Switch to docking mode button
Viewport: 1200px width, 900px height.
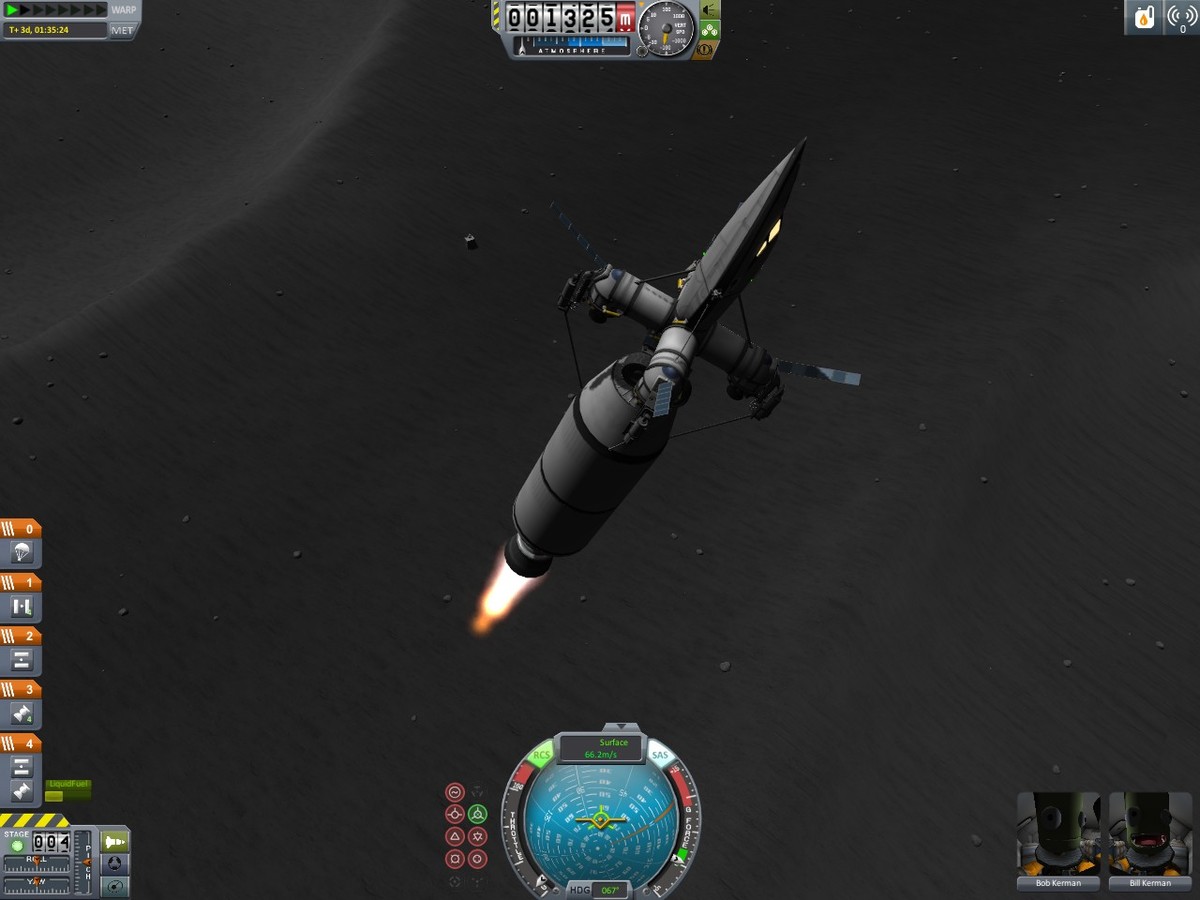tap(115, 864)
